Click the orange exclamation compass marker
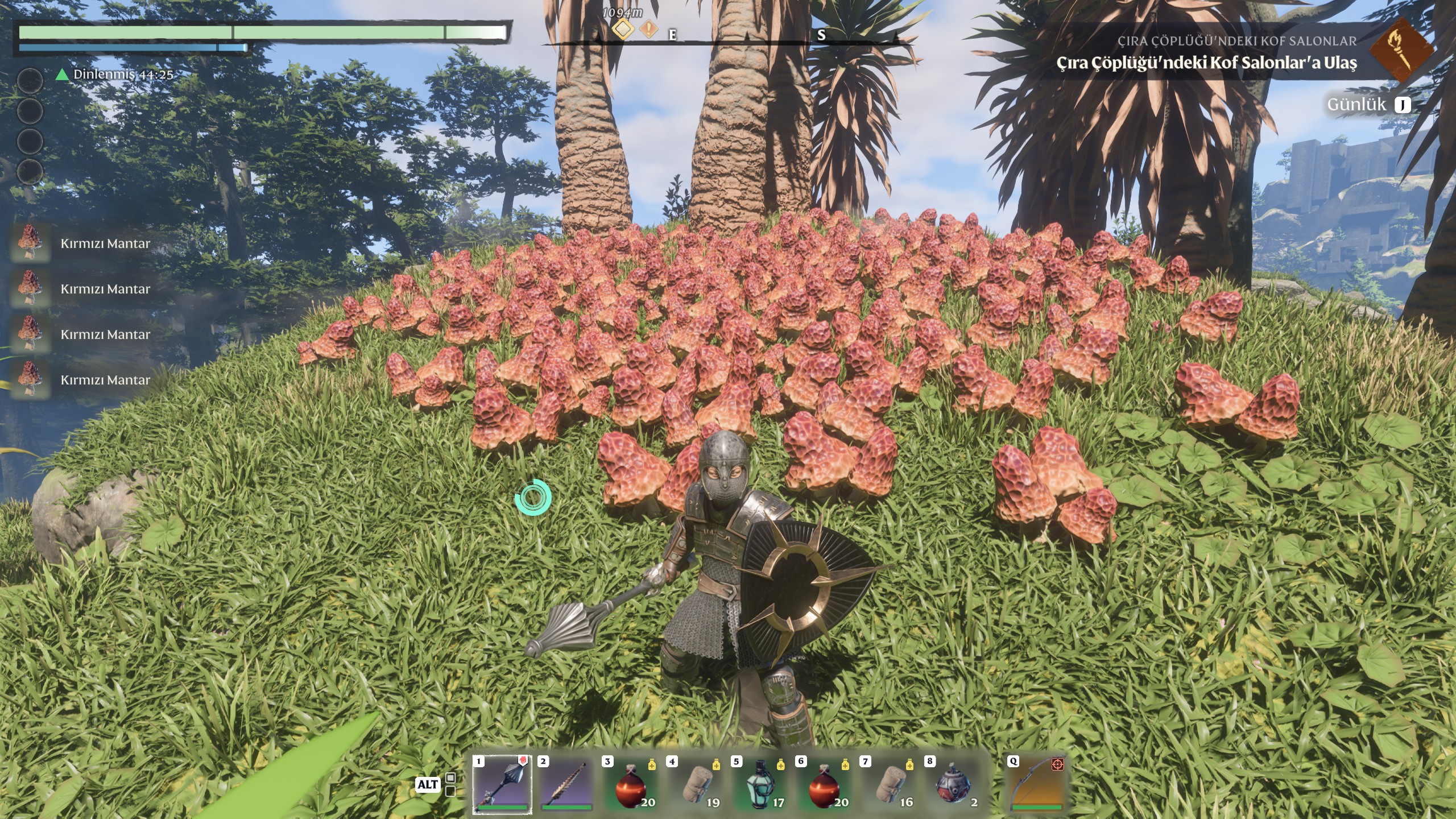 coord(649,28)
